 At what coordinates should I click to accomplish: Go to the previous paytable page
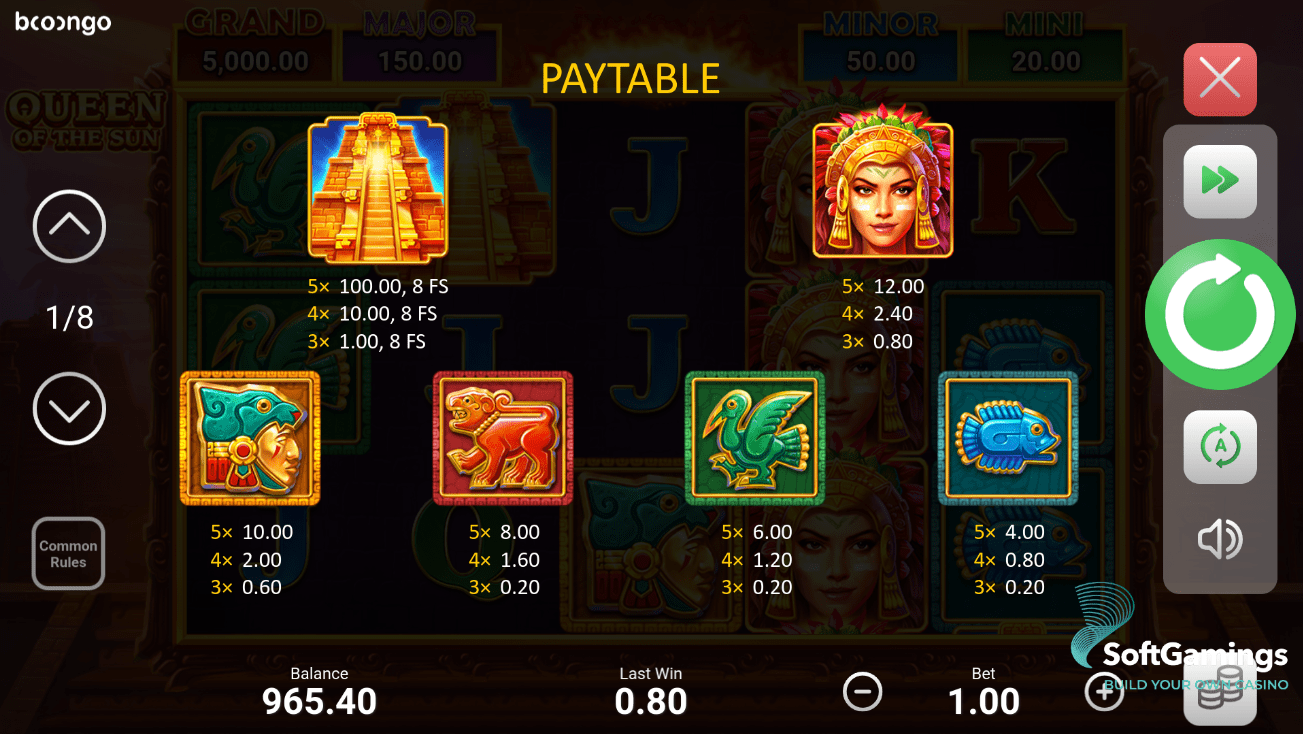[x=69, y=226]
